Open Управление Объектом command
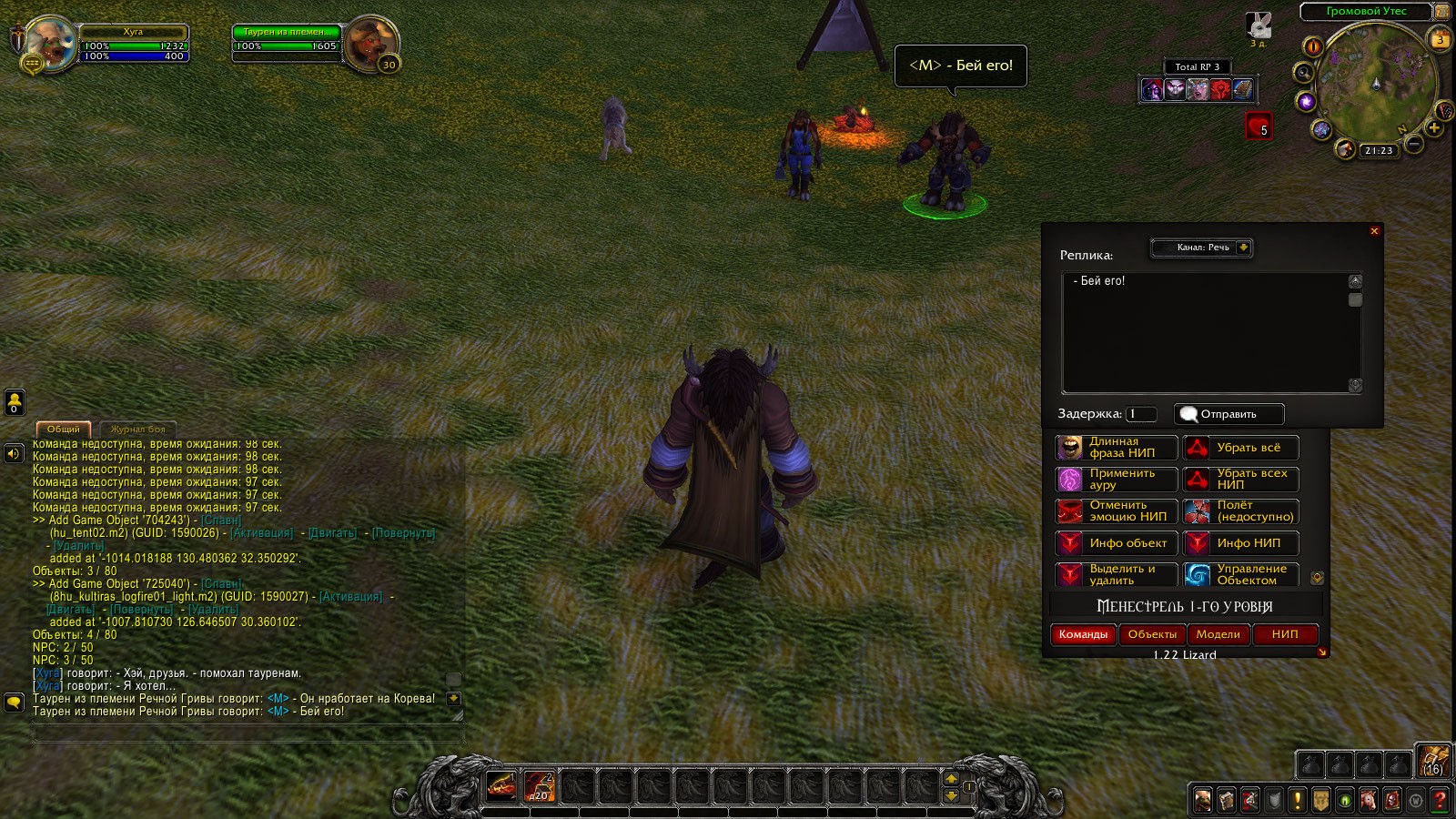Image resolution: width=1456 pixels, height=819 pixels. point(1240,575)
